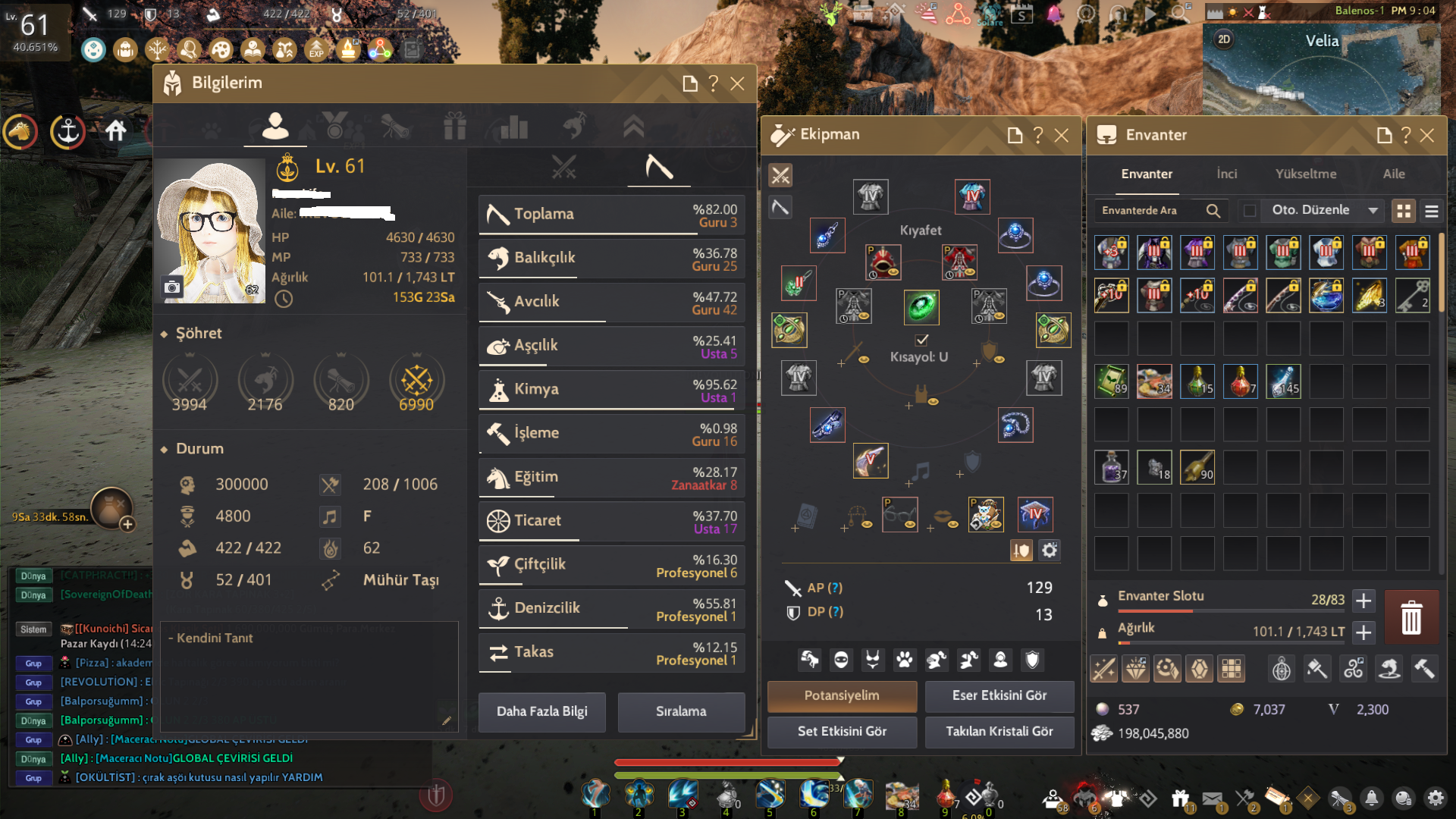Click the red trash bin button
The width and height of the screenshot is (1456, 819).
point(1410,617)
